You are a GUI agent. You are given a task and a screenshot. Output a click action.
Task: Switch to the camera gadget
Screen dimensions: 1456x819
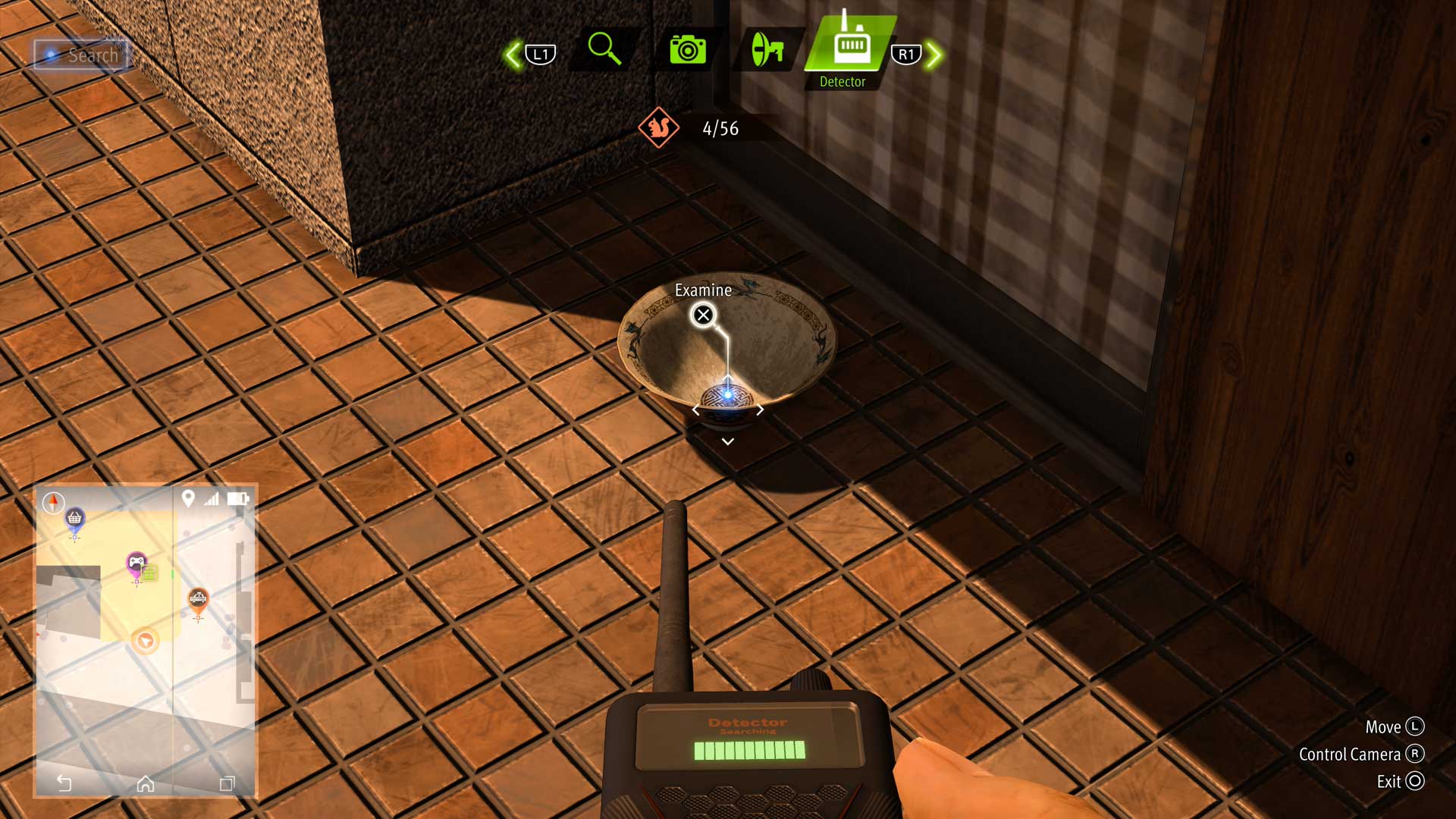pyautogui.click(x=687, y=50)
